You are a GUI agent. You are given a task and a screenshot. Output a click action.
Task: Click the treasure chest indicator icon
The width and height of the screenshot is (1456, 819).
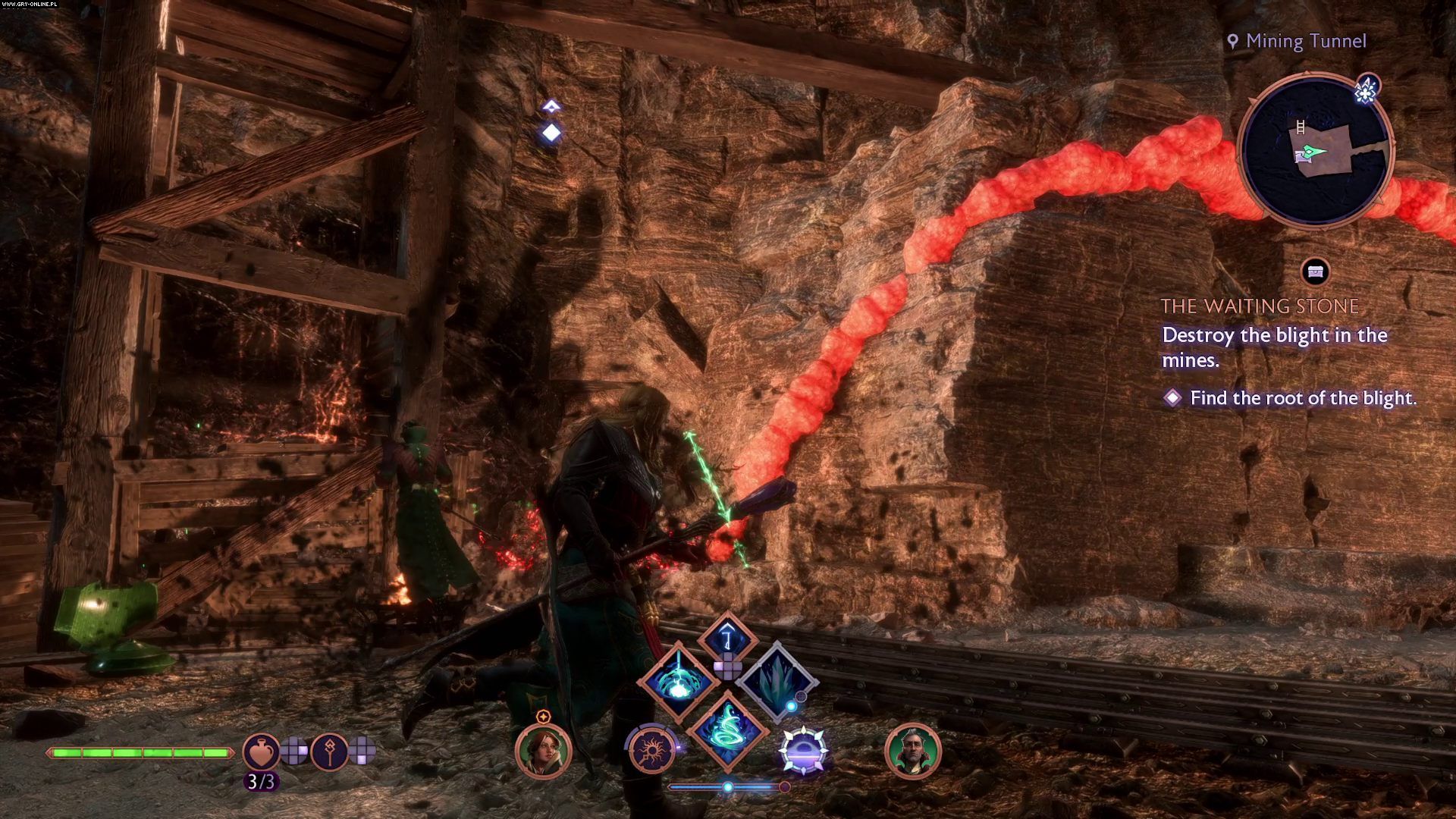(x=1316, y=271)
